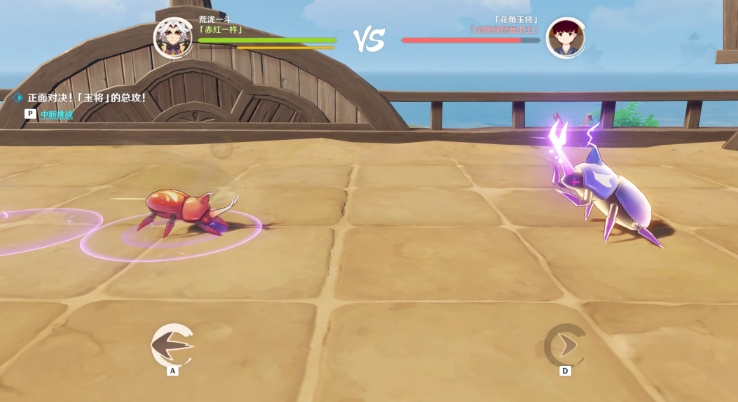Click the 中断挑战 abort challenge link
Screen dimensions: 738x402
(56, 115)
